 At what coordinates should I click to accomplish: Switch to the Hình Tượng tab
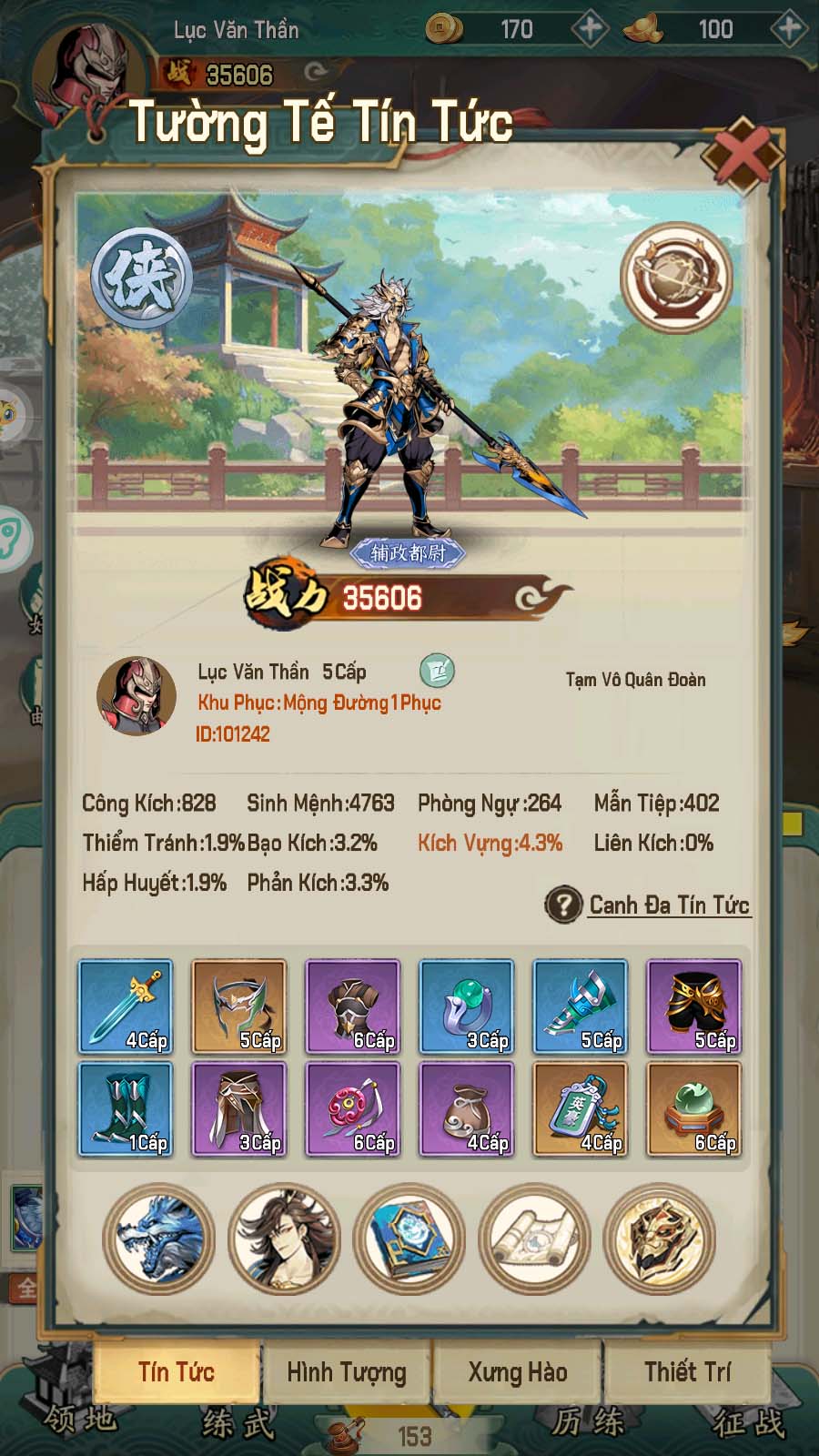[347, 1371]
